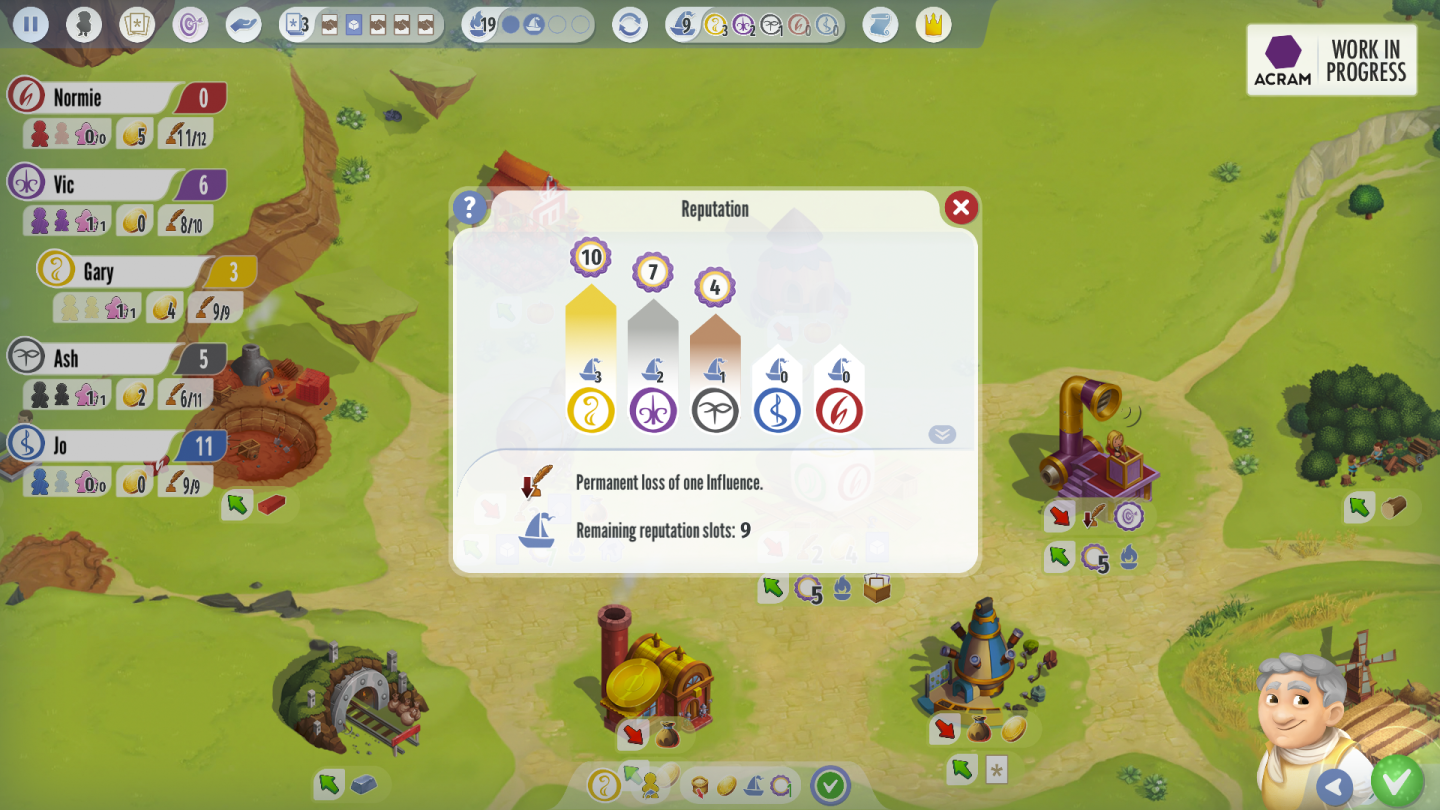Expand Normie's player panel
The image size is (1440, 810).
(x=100, y=97)
